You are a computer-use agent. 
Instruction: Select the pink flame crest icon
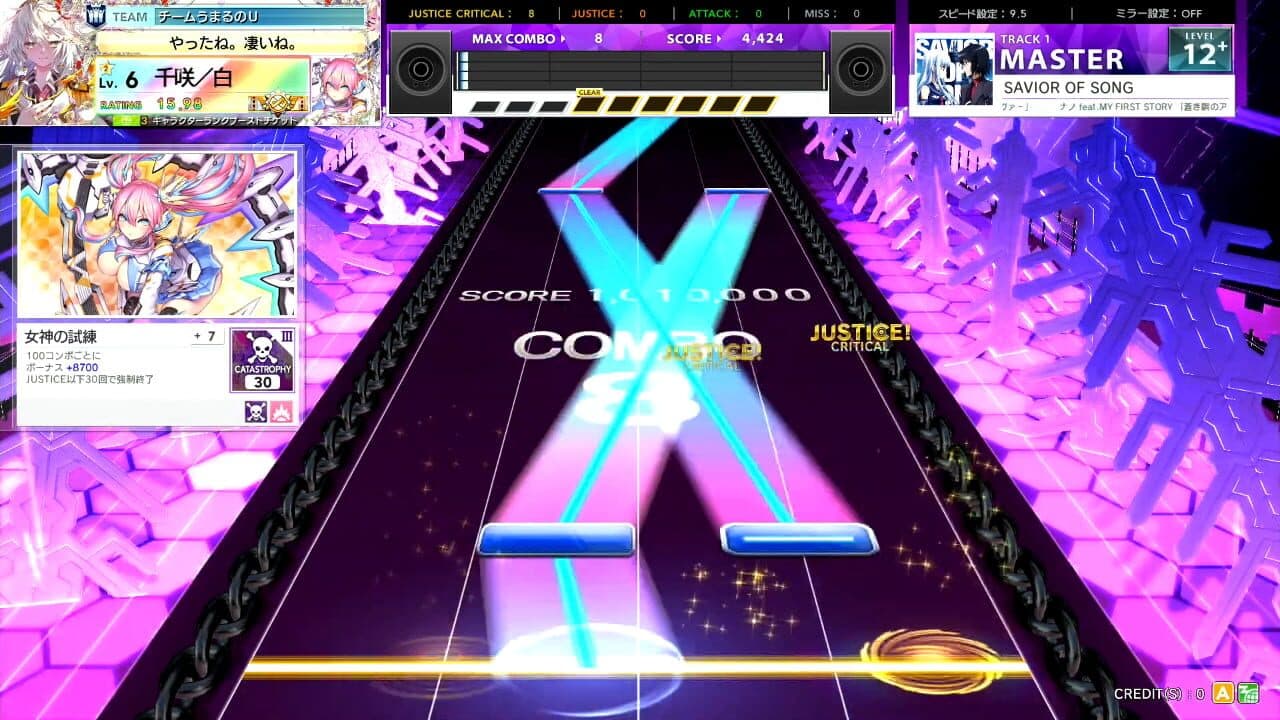click(x=281, y=410)
